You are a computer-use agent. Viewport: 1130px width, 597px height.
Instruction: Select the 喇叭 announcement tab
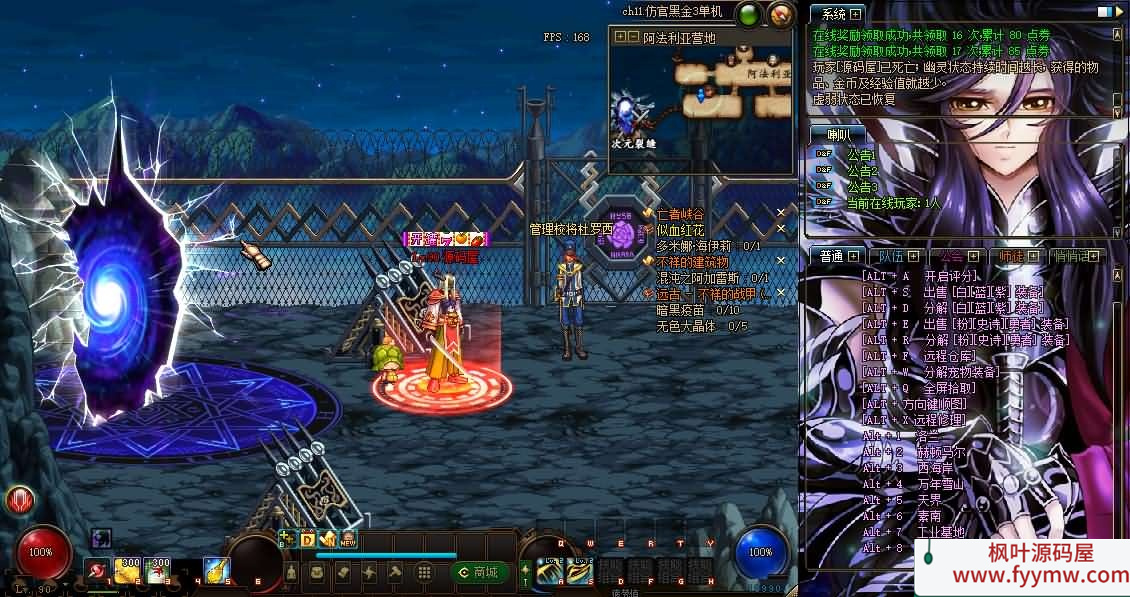pos(839,134)
